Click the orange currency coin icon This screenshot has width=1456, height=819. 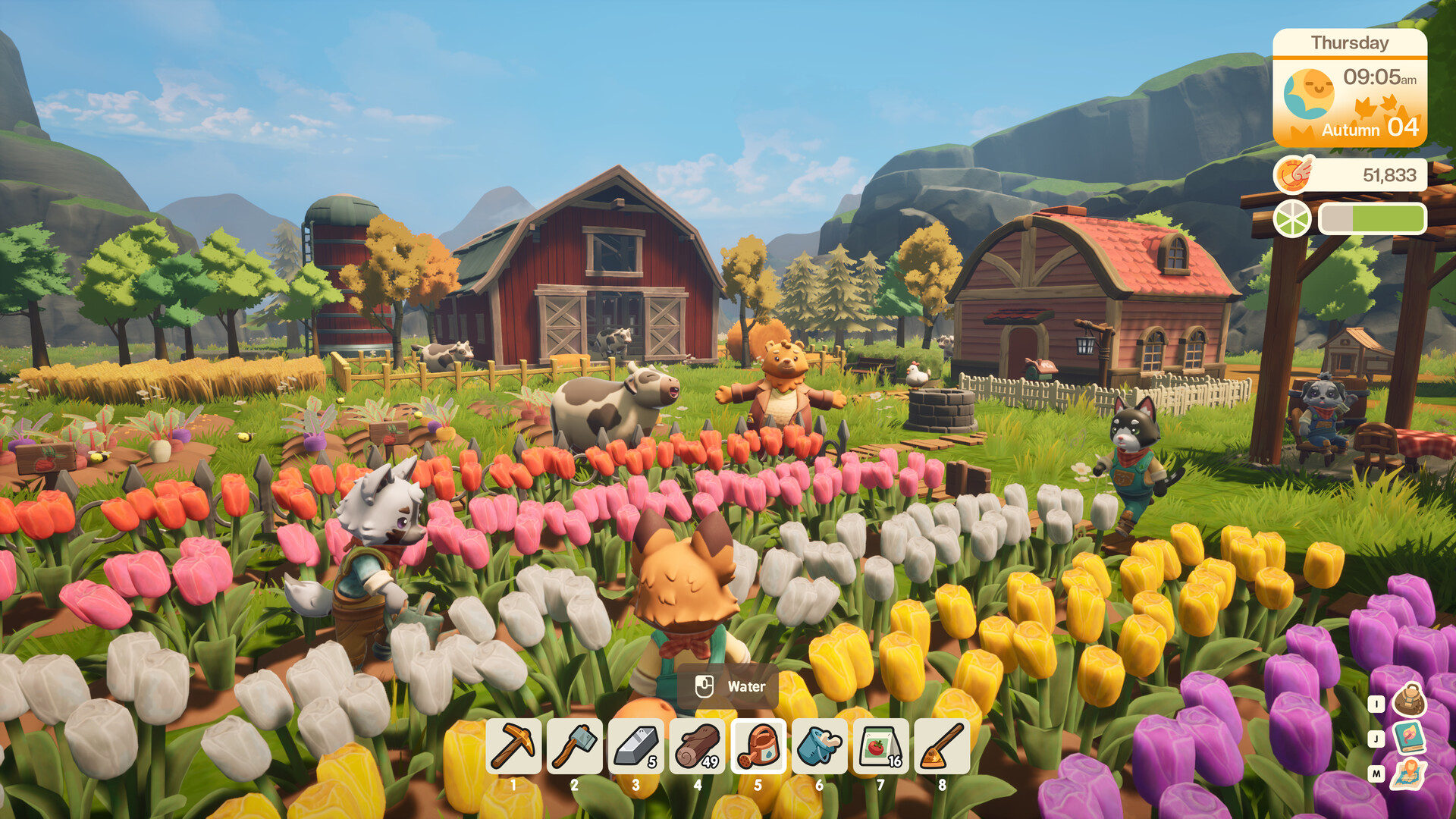point(1294,174)
